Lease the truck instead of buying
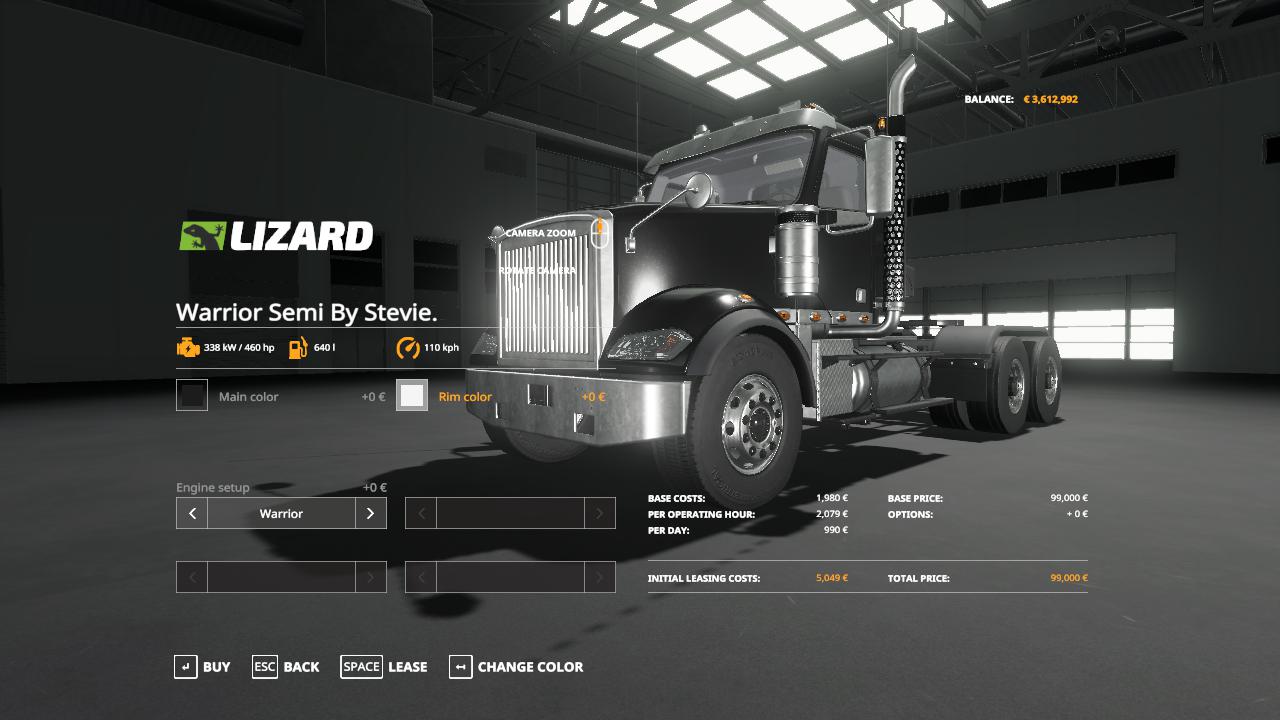The height and width of the screenshot is (720, 1280). pos(384,667)
